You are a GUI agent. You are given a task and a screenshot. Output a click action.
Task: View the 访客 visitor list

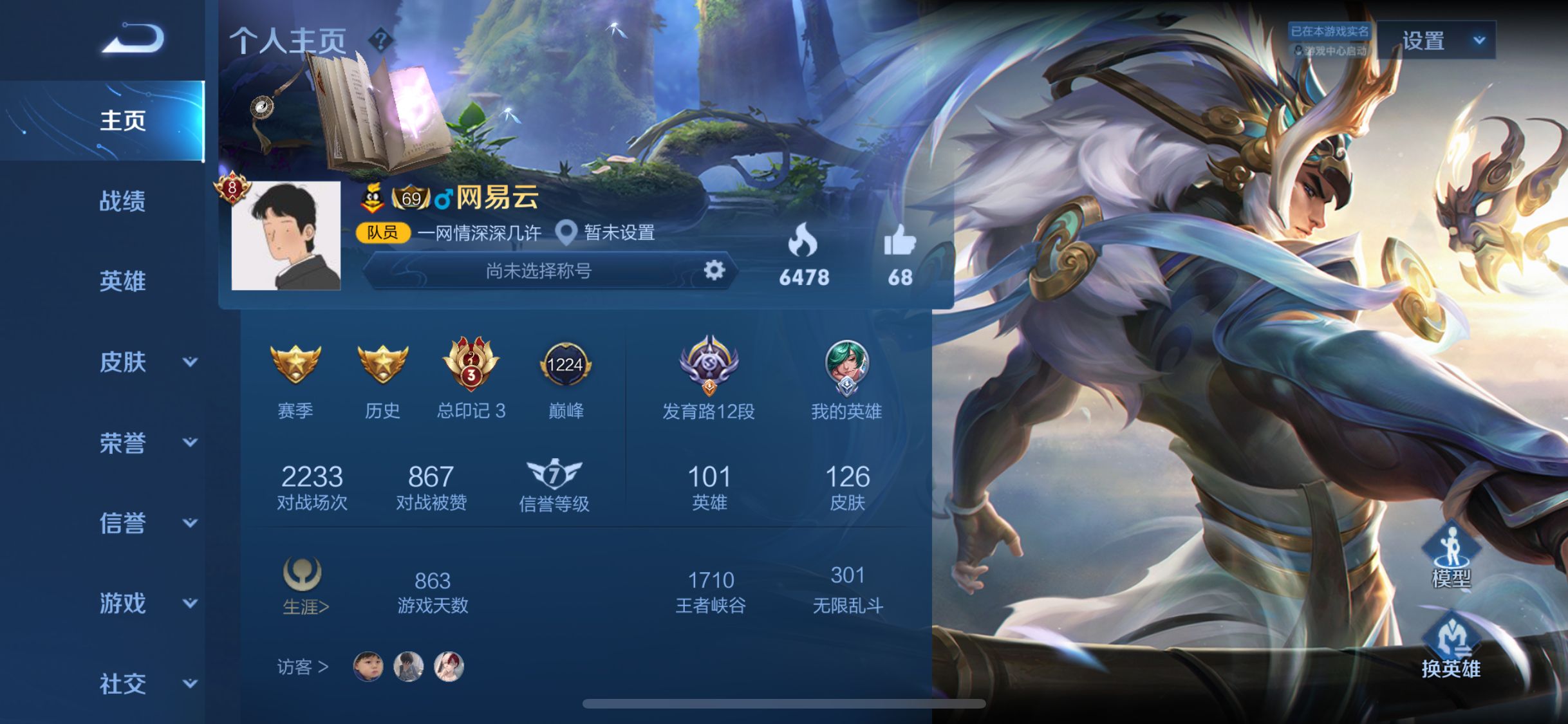tap(303, 667)
